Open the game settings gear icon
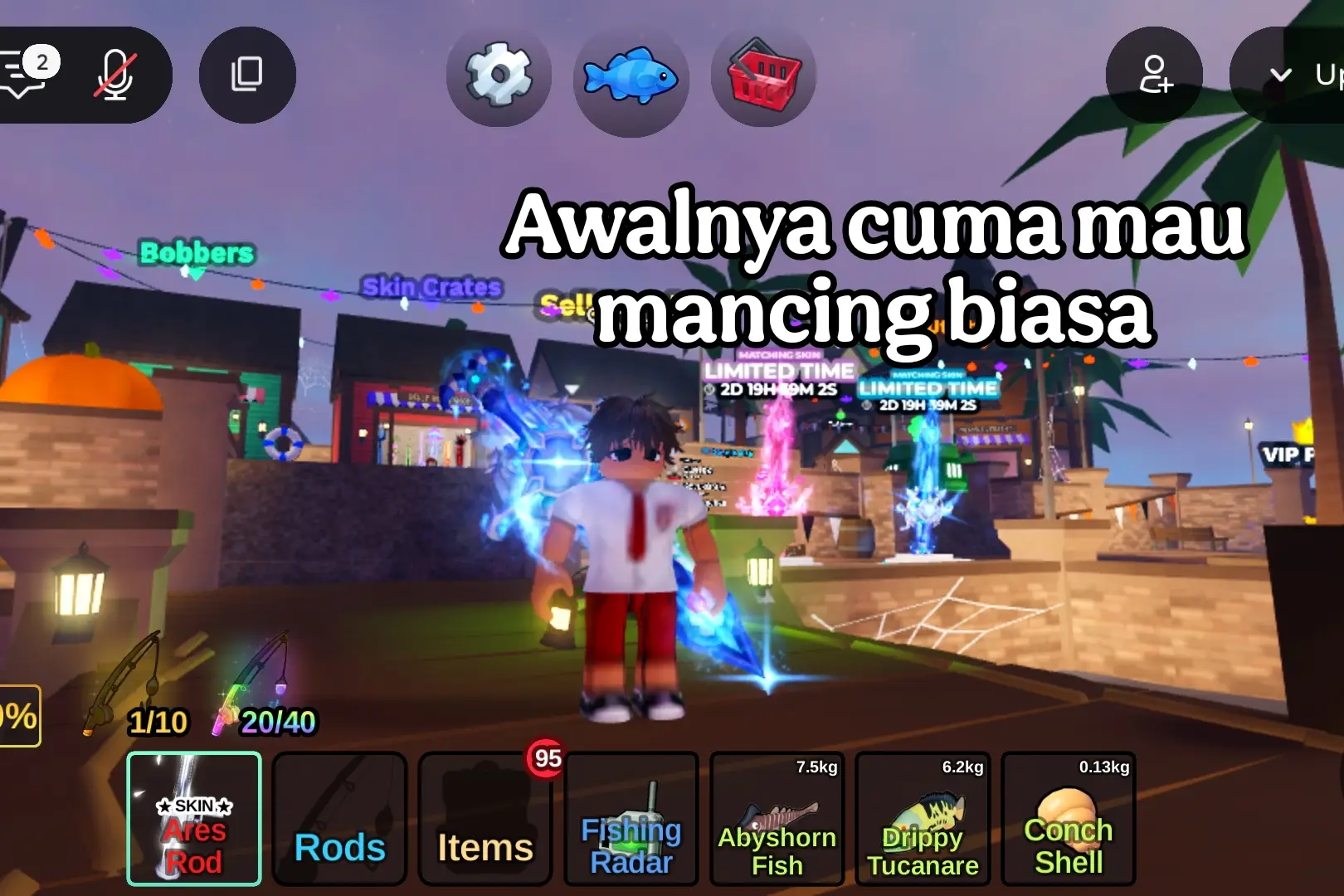 point(499,75)
